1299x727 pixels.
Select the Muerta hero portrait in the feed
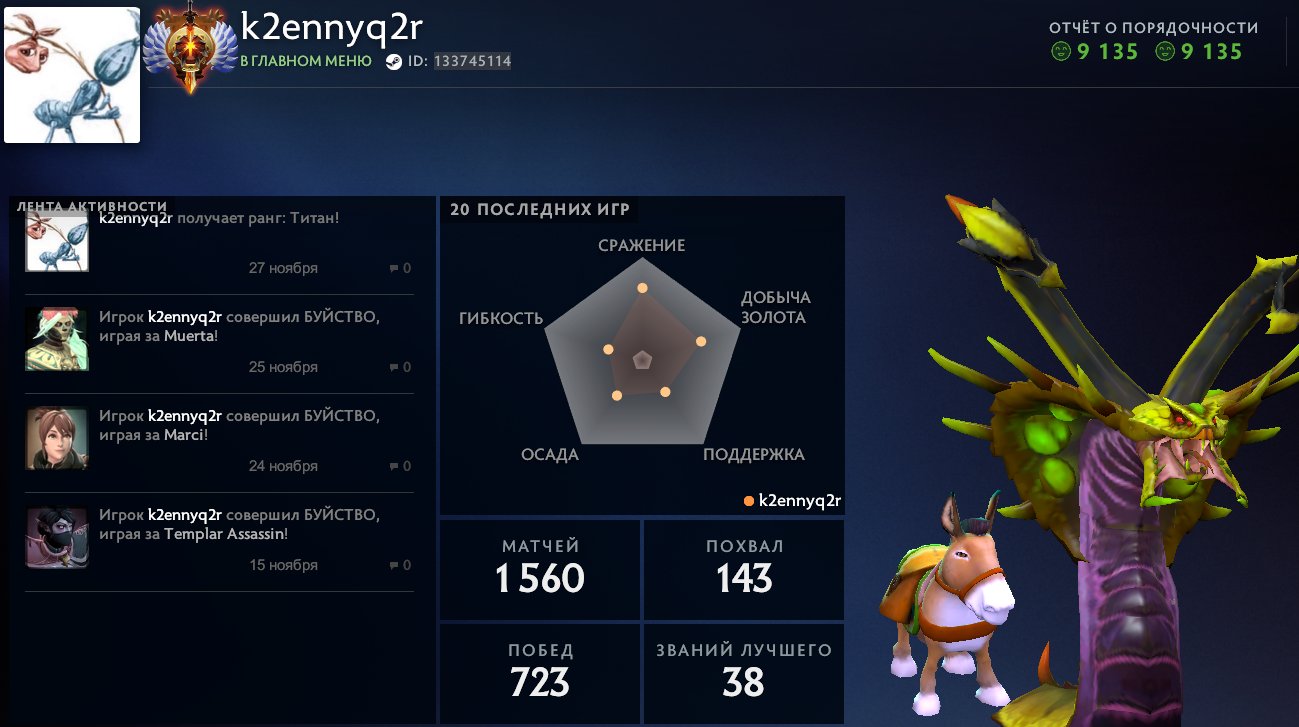[x=56, y=338]
